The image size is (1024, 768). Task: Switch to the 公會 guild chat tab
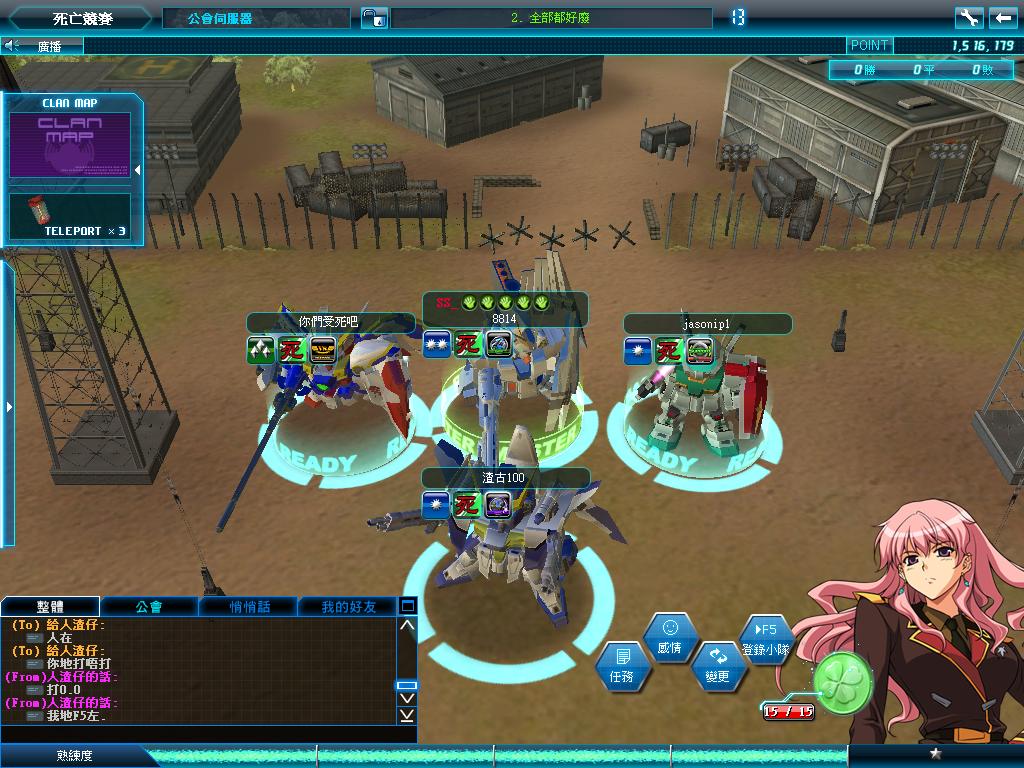click(149, 606)
